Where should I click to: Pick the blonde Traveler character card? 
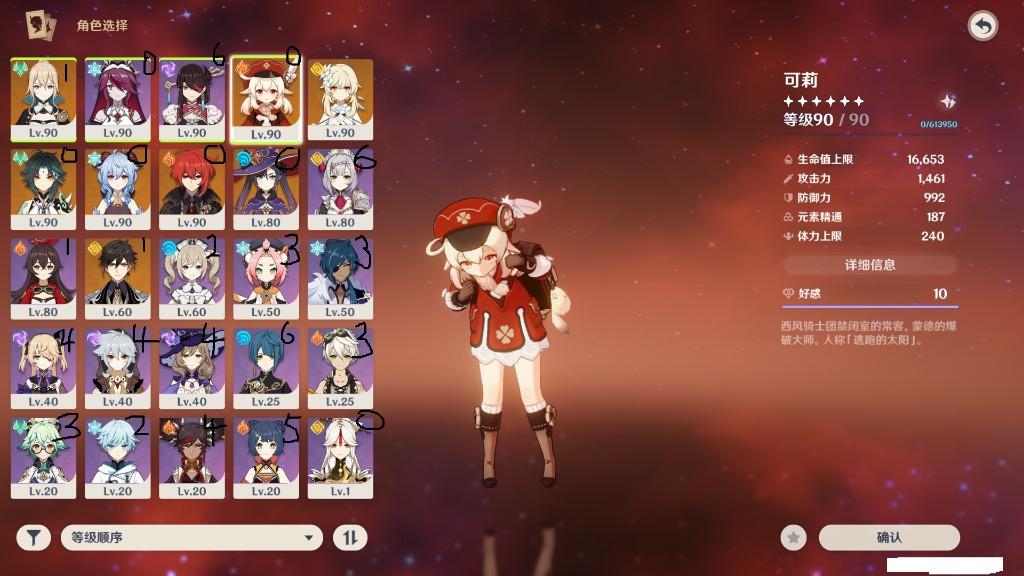[340, 100]
